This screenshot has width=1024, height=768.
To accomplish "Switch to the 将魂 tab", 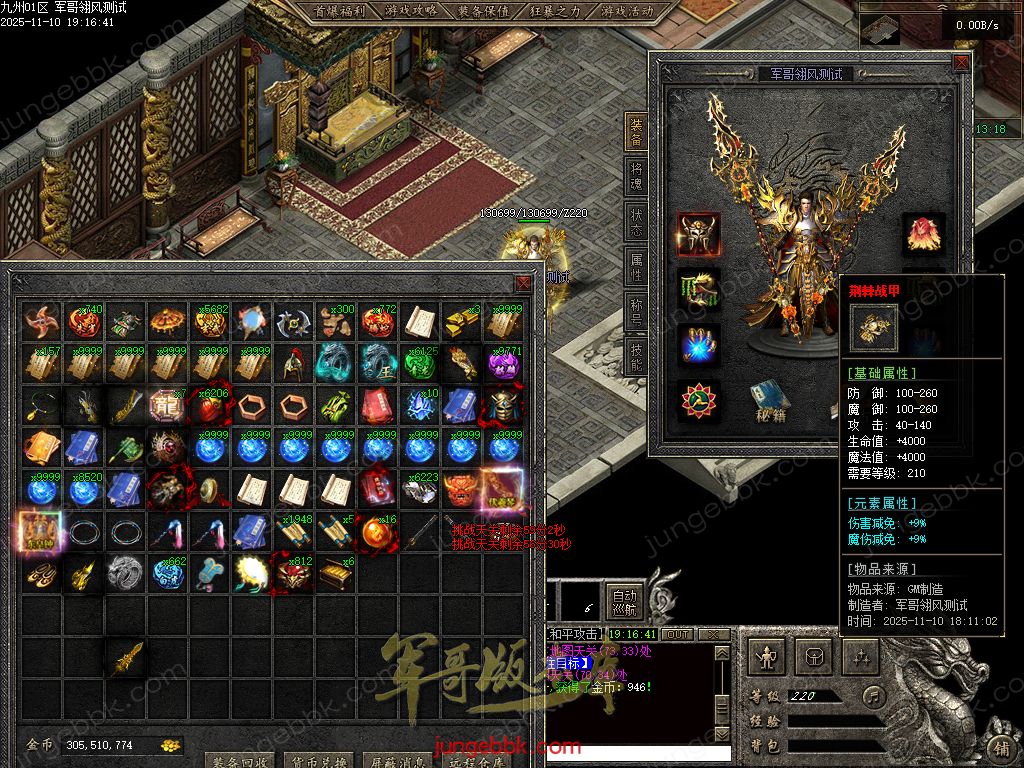I will pyautogui.click(x=636, y=177).
